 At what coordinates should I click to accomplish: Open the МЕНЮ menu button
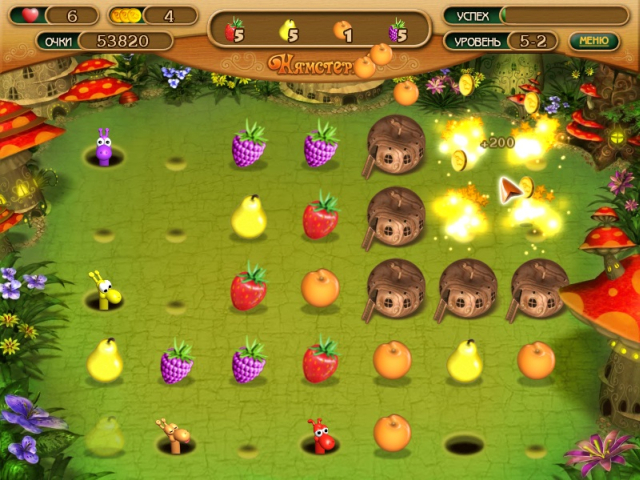[593, 41]
